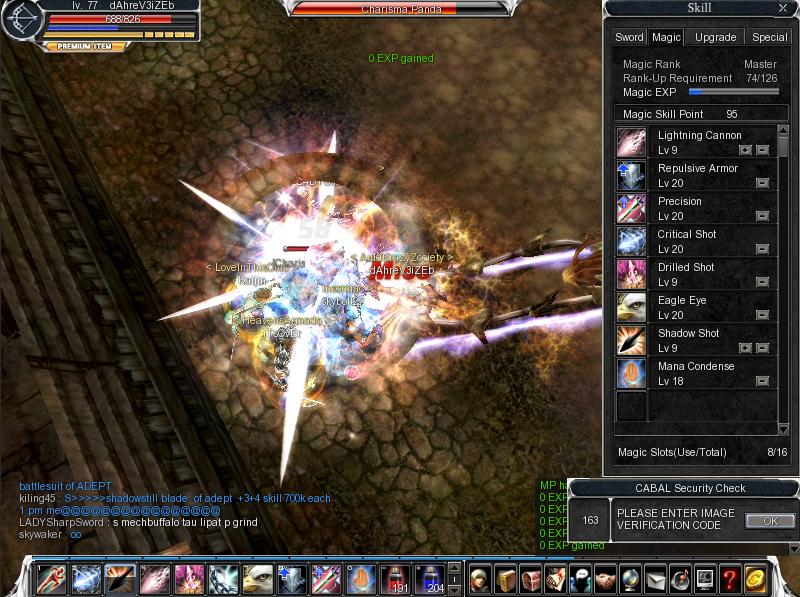This screenshot has width=800, height=597.
Task: Choose the Drilled Shot skill icon in list
Action: coord(631,274)
